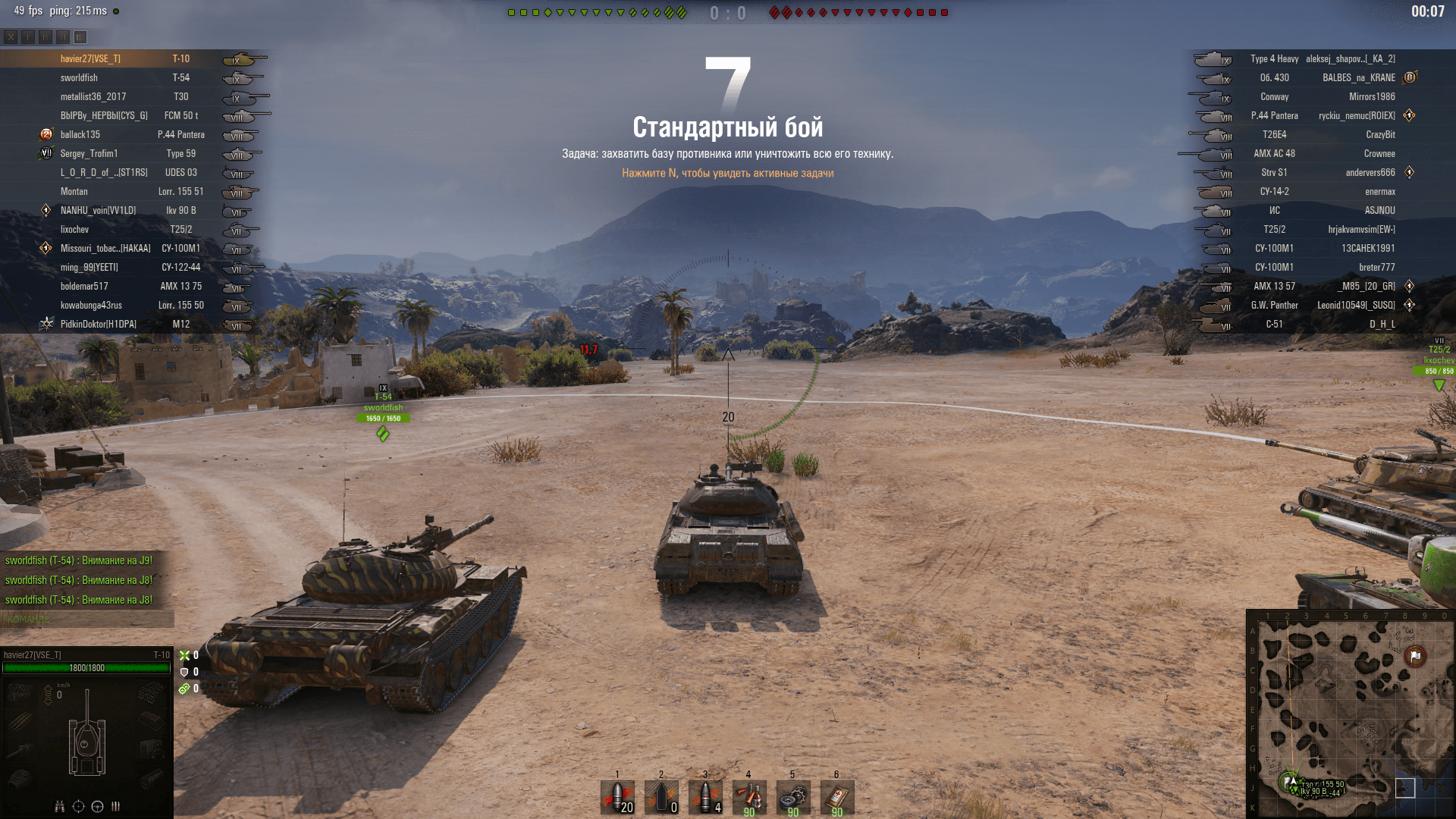Screen dimensions: 1456x819
Task: Hide the team panel with the X button
Action: click(11, 36)
